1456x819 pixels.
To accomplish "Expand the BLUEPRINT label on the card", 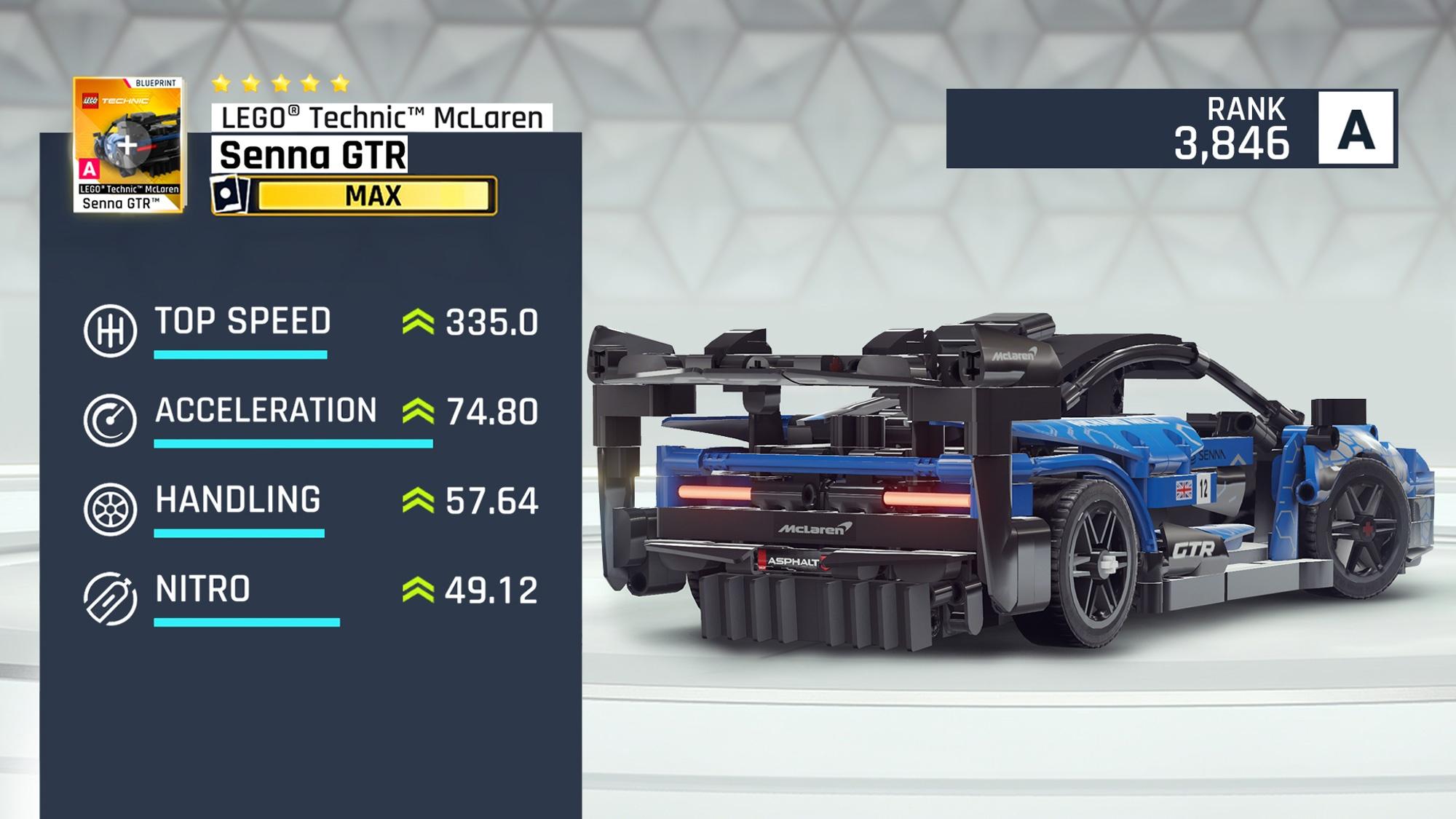I will coord(157,82).
